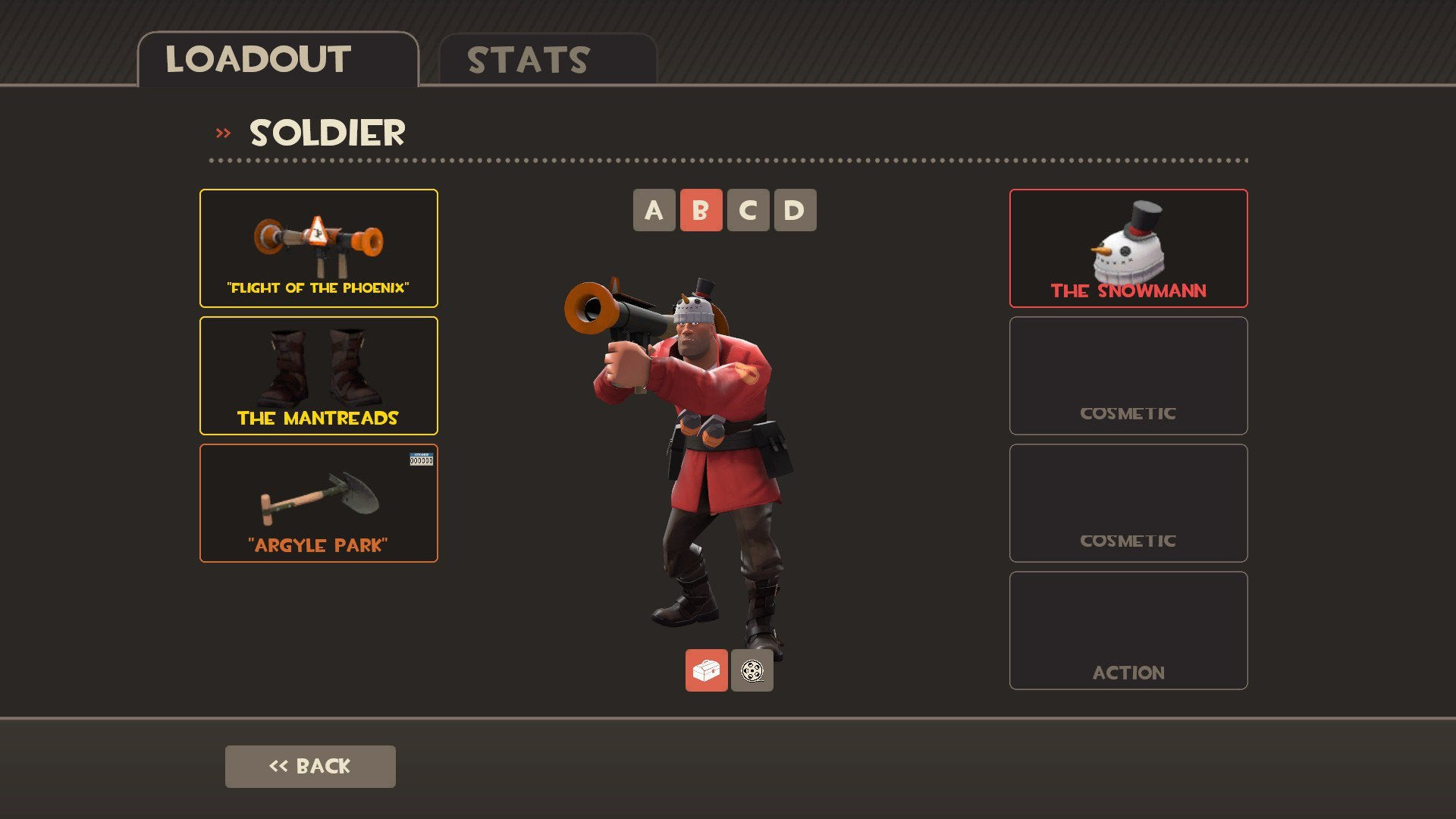Switch to the Loadout tab
This screenshot has height=819, width=1456.
pos(278,60)
